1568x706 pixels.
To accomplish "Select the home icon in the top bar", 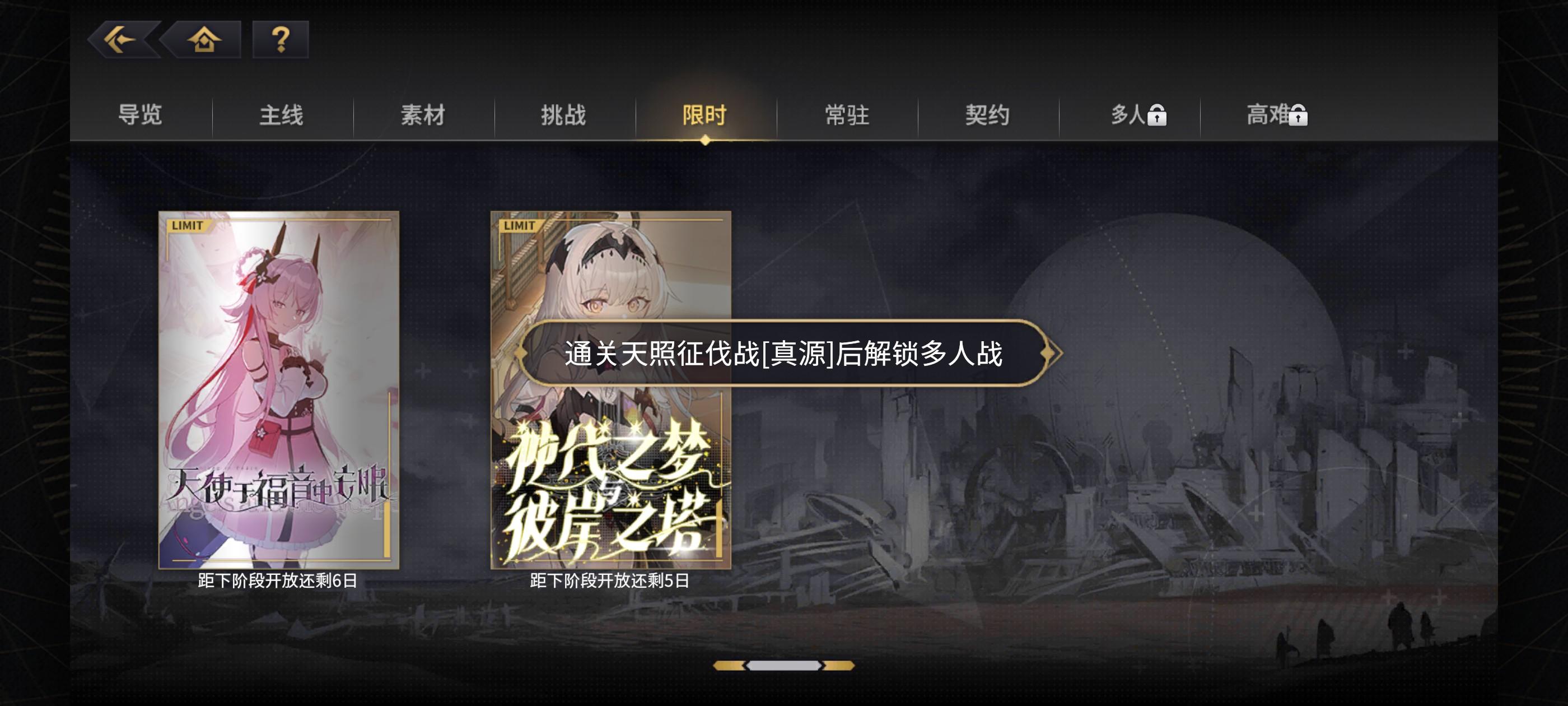I will coord(204,41).
